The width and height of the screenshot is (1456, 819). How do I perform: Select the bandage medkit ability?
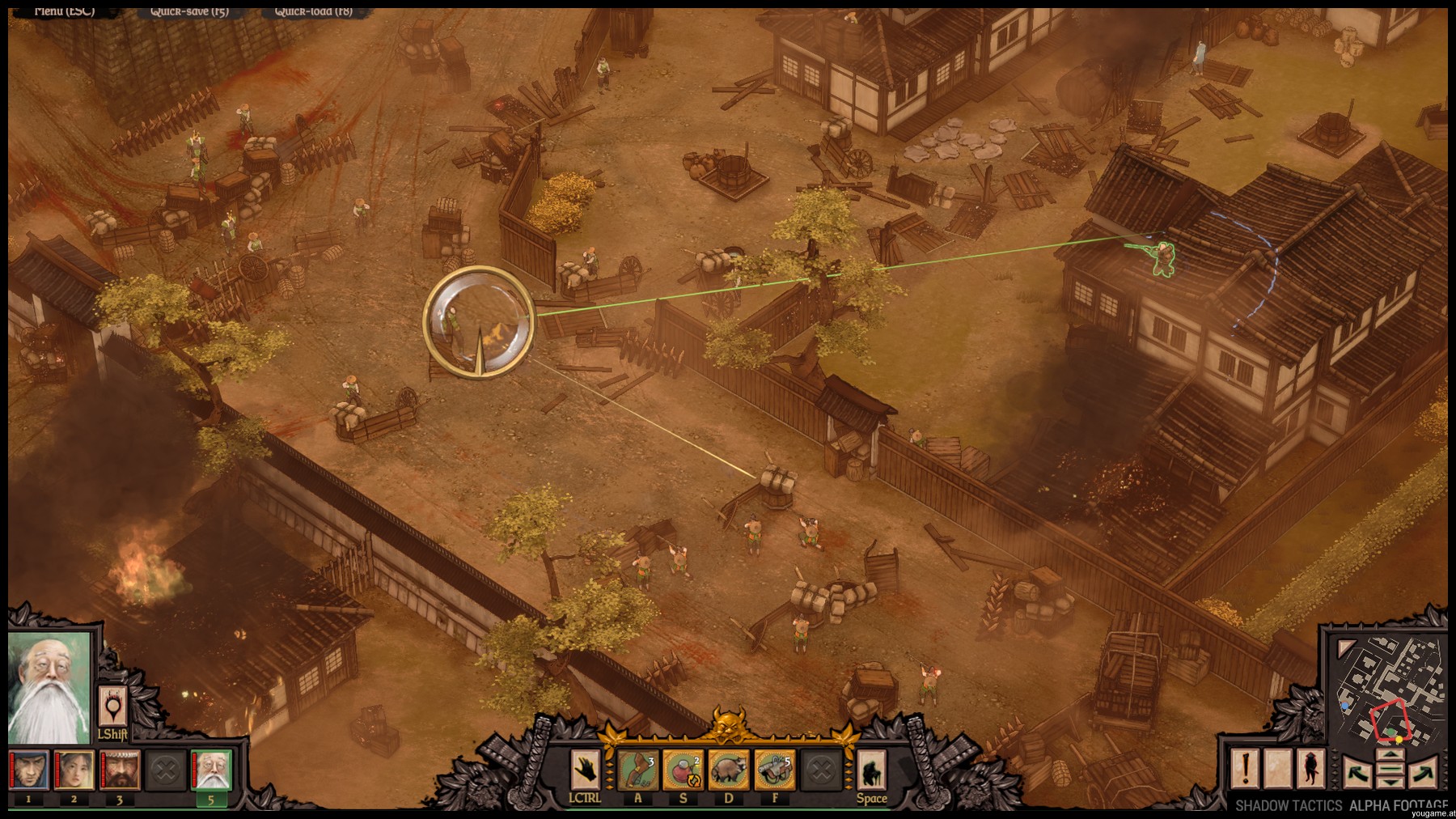[775, 769]
